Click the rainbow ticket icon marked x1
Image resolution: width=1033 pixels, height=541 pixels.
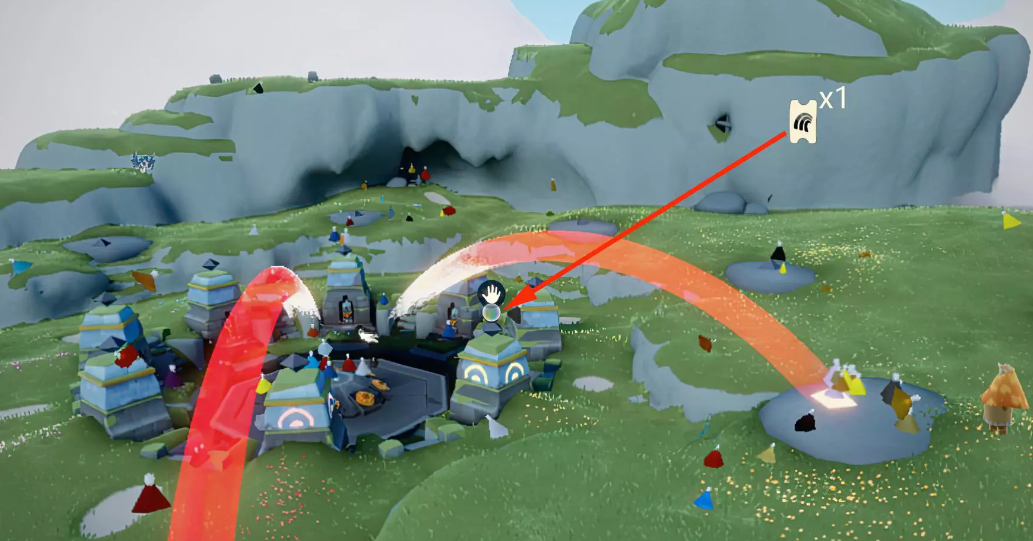point(802,122)
